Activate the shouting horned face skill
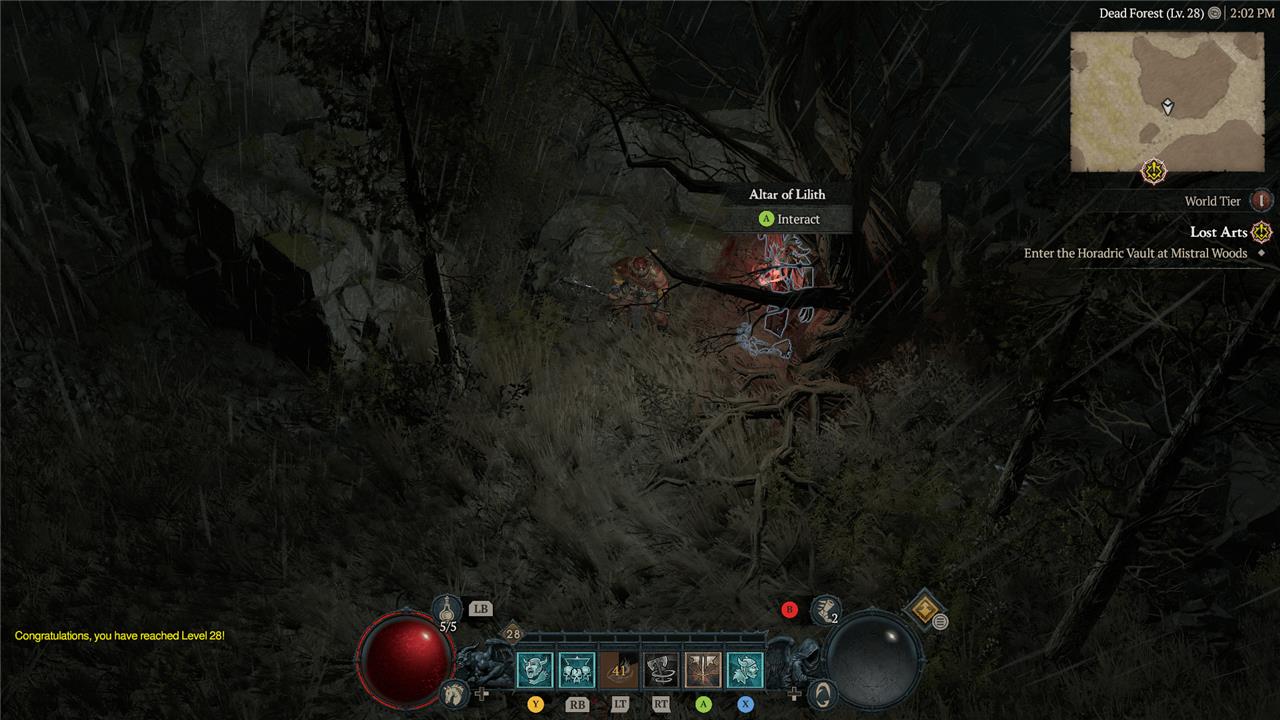Screen dimensions: 1280x720 [535, 670]
